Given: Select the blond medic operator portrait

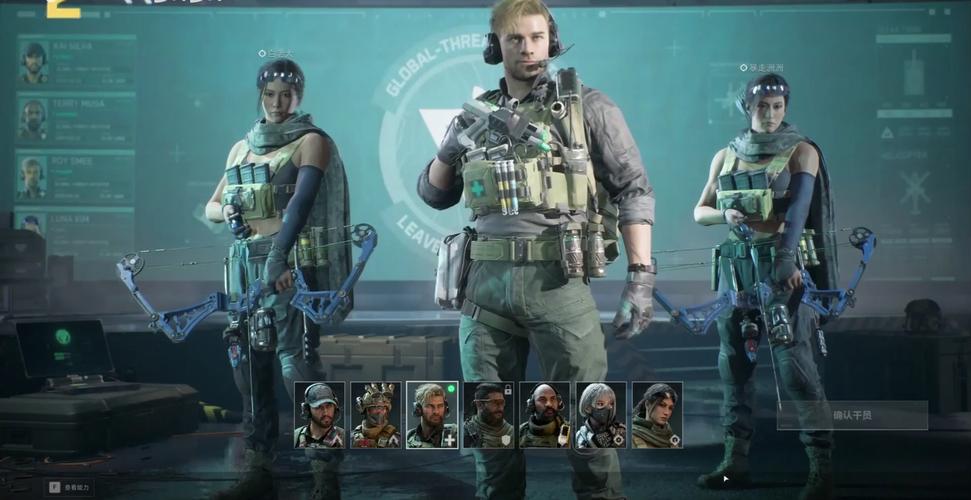Looking at the screenshot, I should (432, 415).
